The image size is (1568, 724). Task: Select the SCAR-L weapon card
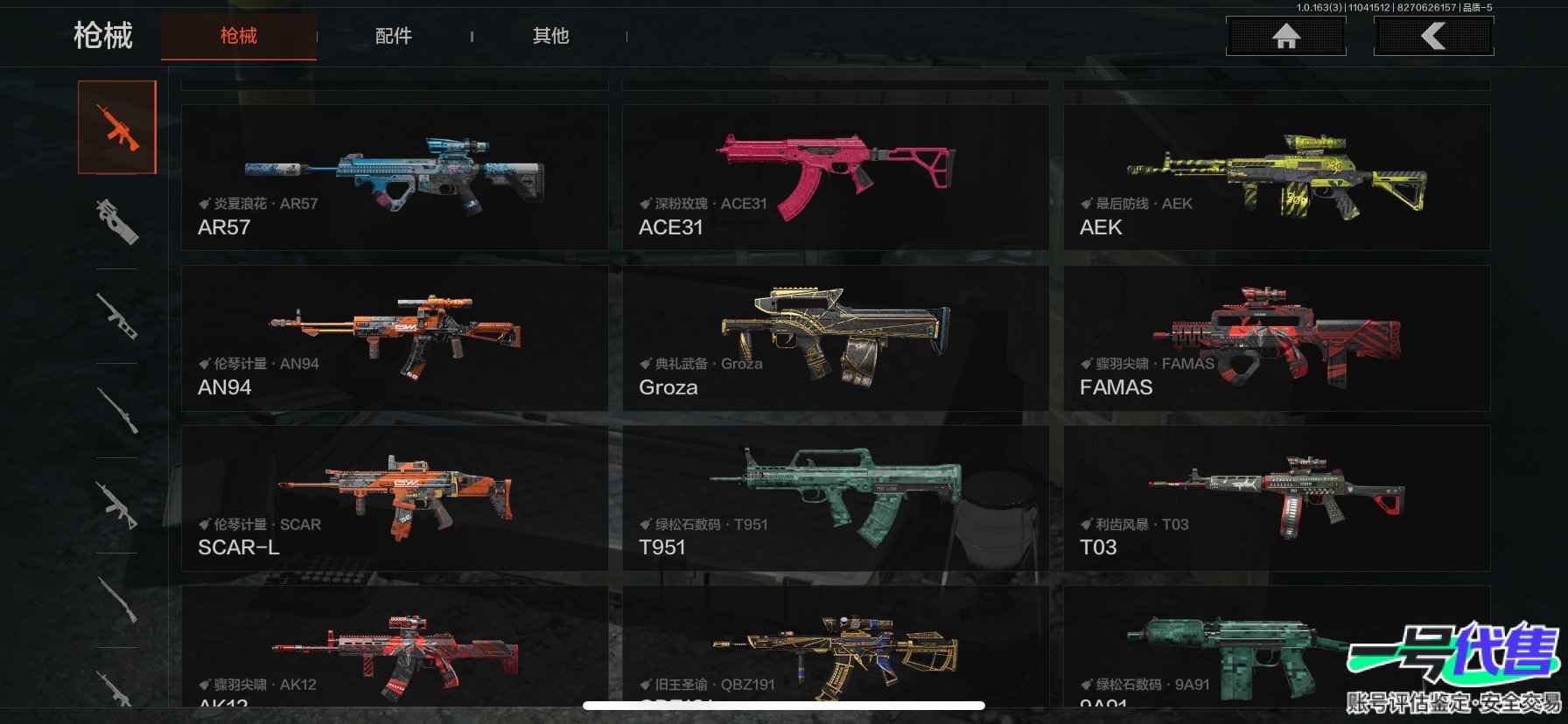[394, 498]
